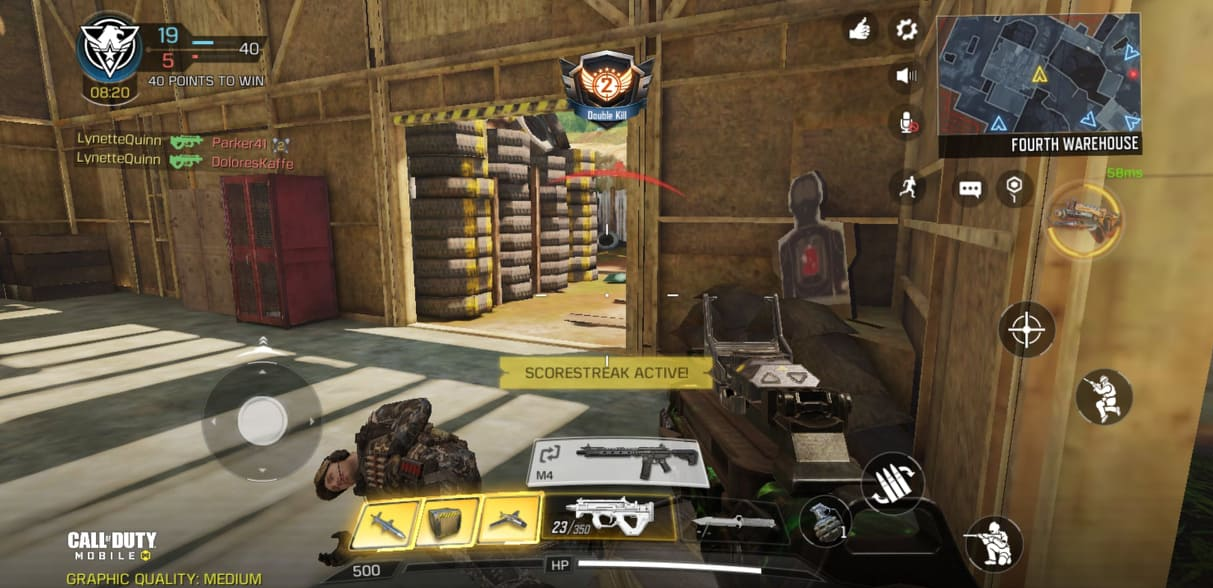This screenshot has height=588, width=1213.
Task: Tap the crouching soldier button
Action: point(993,544)
